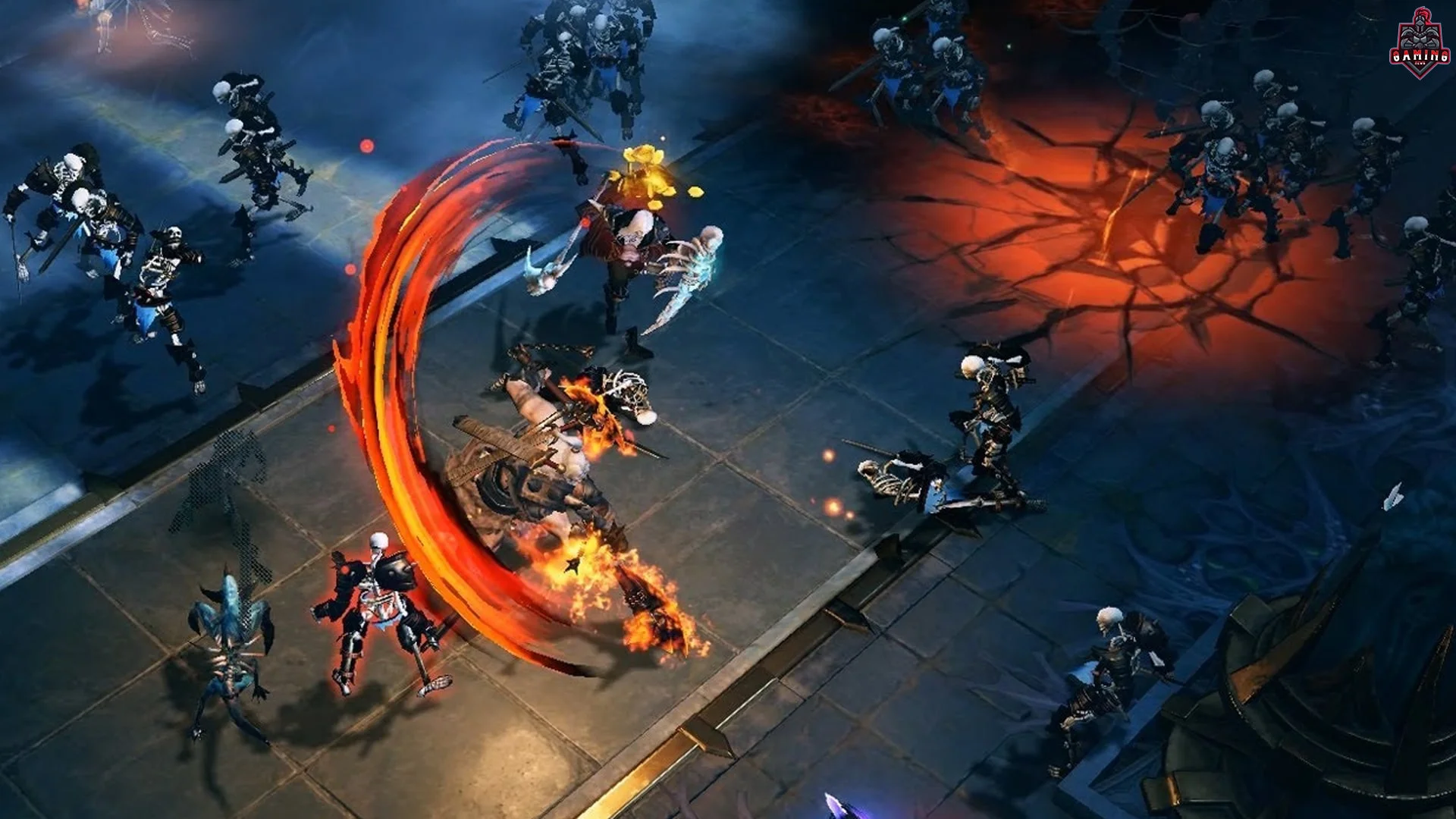Click the Gaming channel logo watermark
This screenshot has width=1456, height=819.
(1420, 44)
